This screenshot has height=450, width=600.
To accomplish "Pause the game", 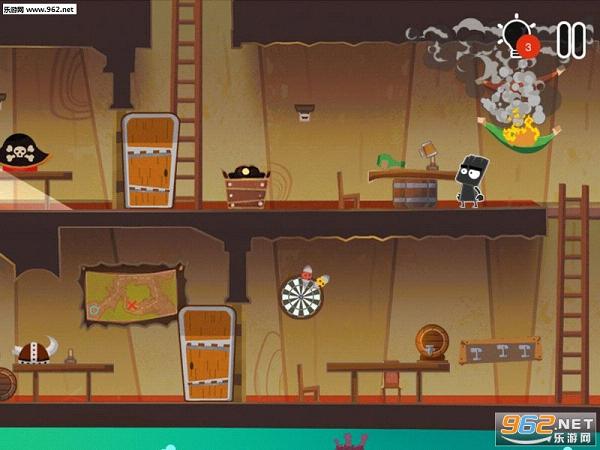I will tap(569, 39).
